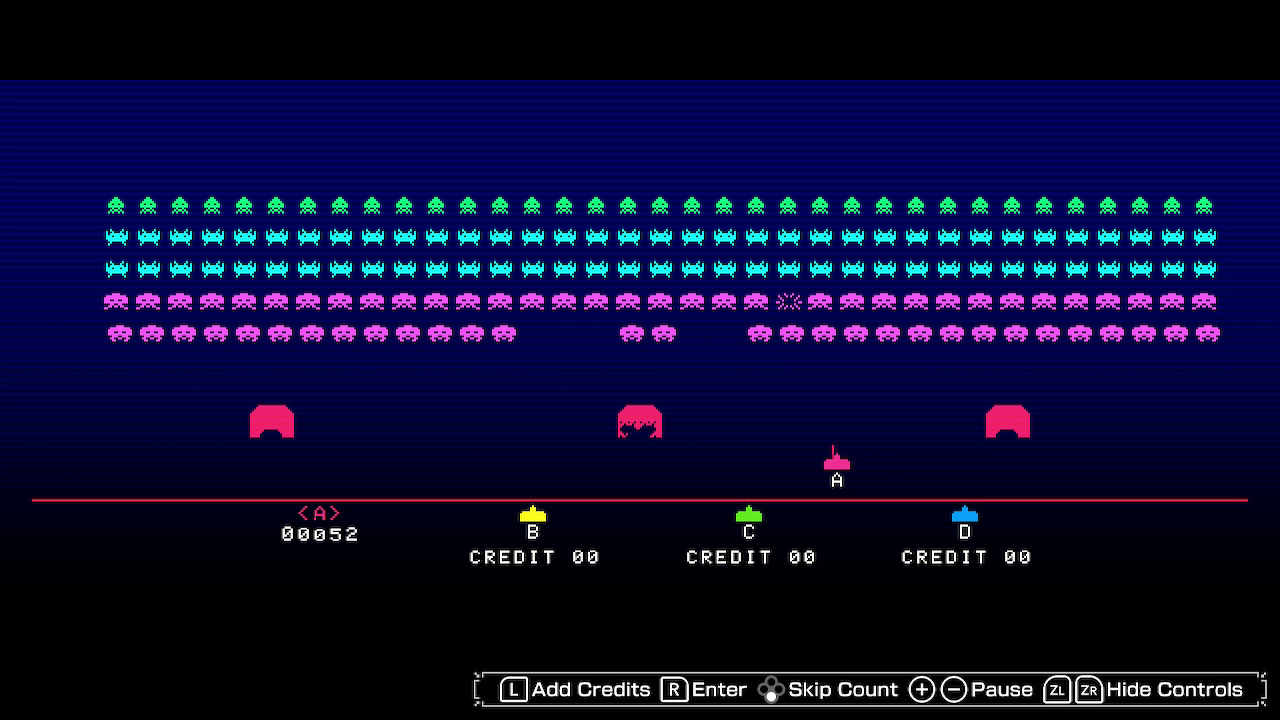Select the <A> active player indicator

[x=320, y=512]
